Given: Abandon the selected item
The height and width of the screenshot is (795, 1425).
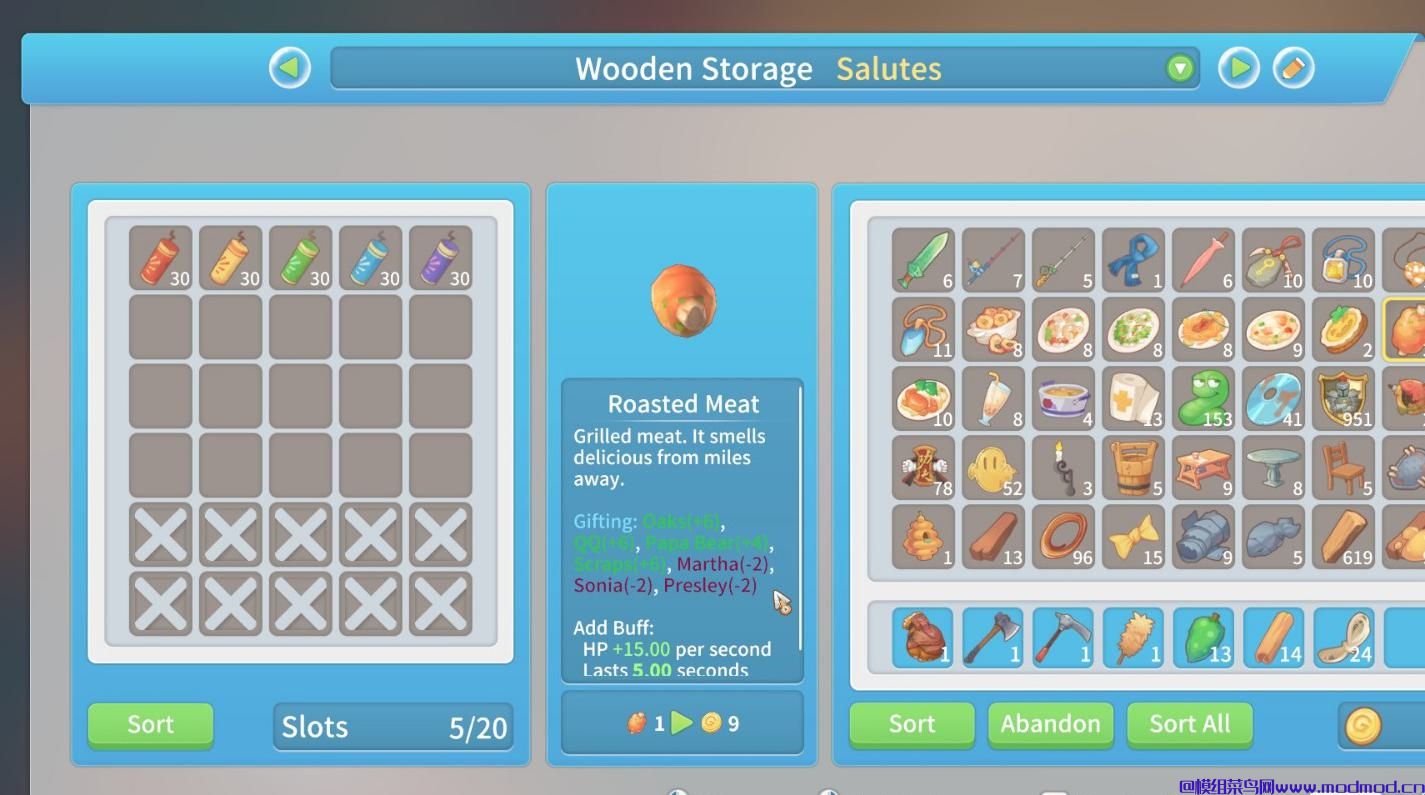Looking at the screenshot, I should 1050,725.
